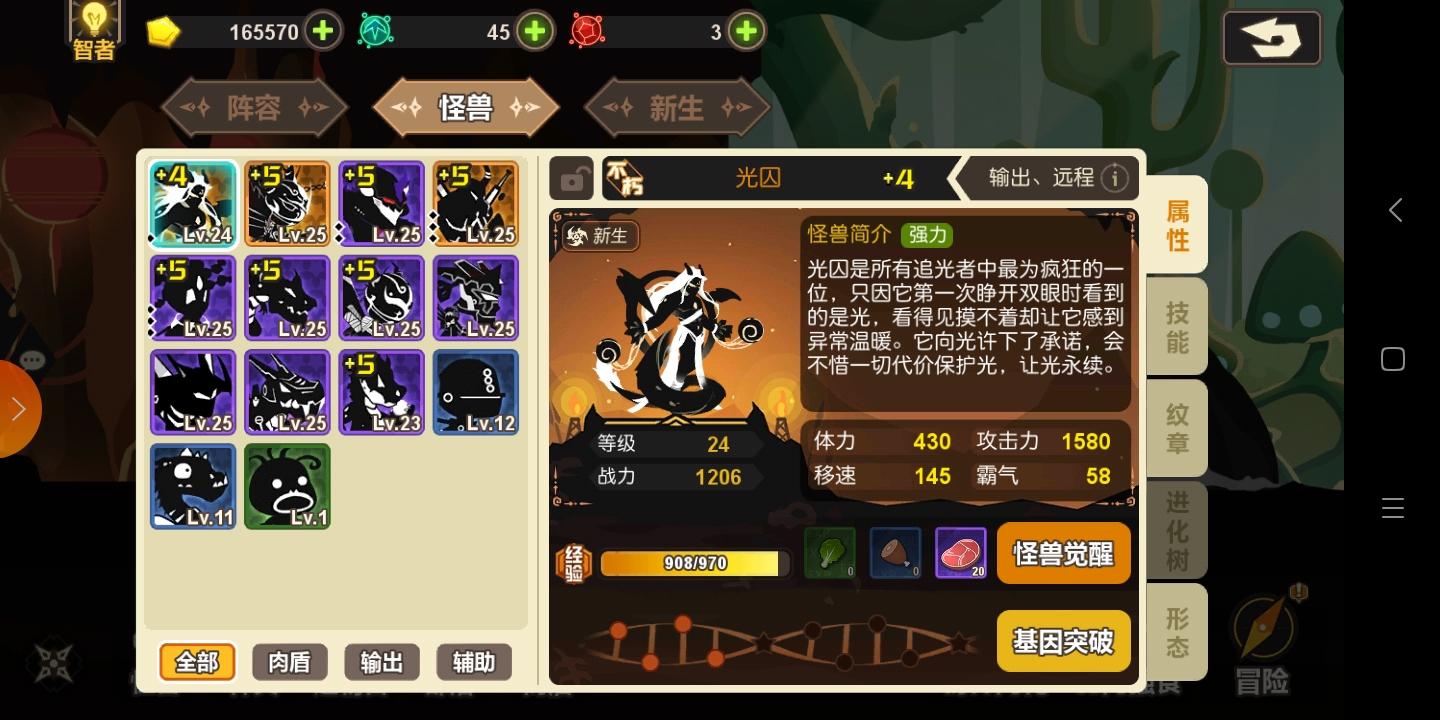Click the back arrow button top right
Viewport: 1440px width, 720px height.
click(x=1271, y=38)
